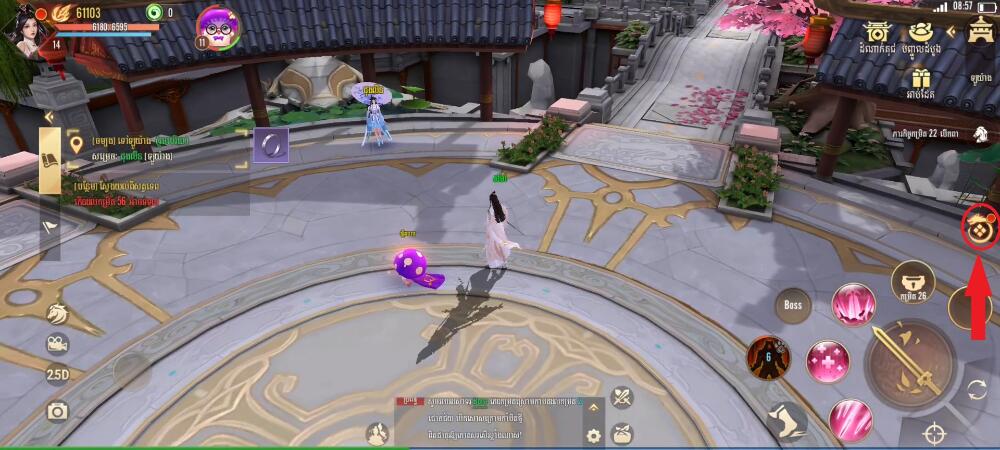The width and height of the screenshot is (1000, 450).
Task: Use the pink sparkle healing skill
Action: point(828,361)
